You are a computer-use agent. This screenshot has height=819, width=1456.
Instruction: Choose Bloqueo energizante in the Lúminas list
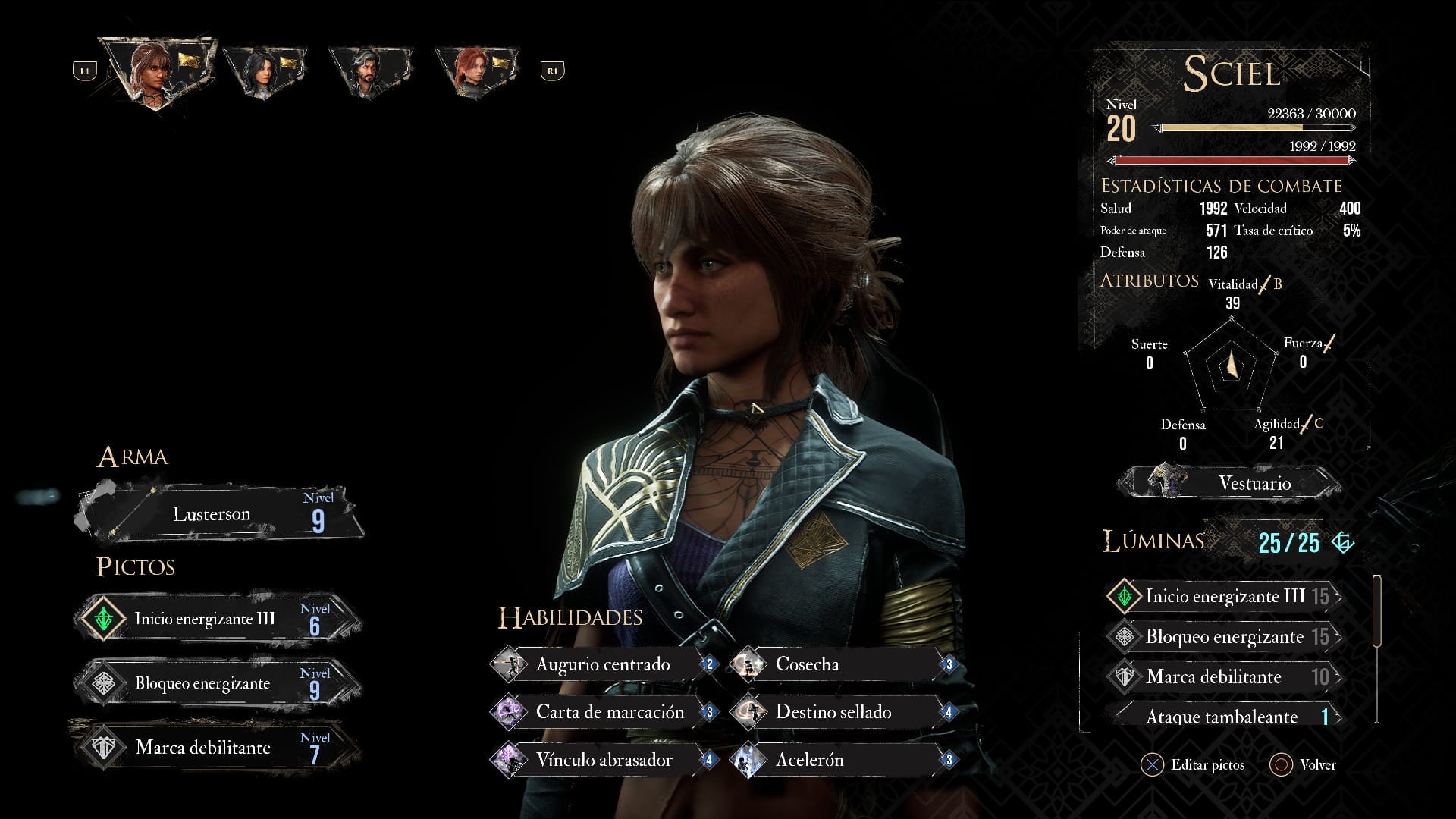point(1224,637)
